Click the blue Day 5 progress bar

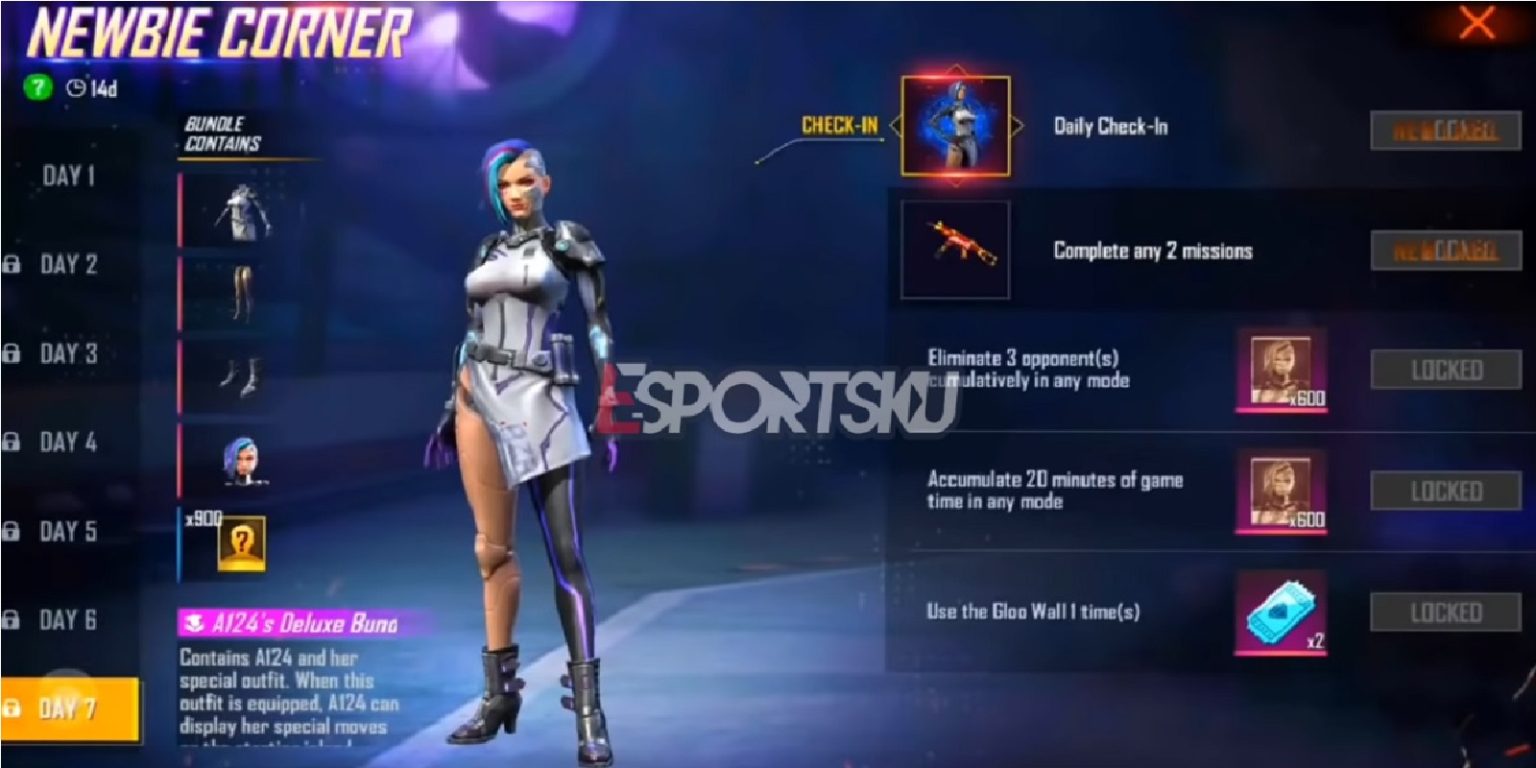point(178,541)
